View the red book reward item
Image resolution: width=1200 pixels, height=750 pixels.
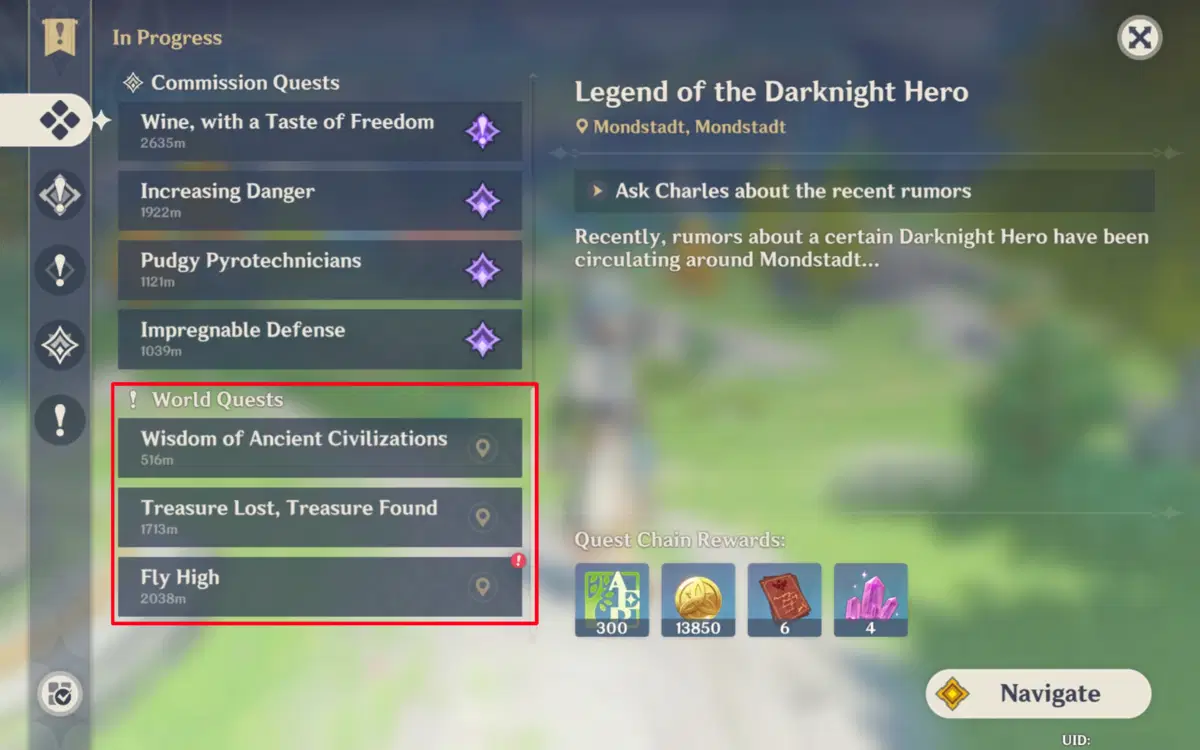(784, 599)
